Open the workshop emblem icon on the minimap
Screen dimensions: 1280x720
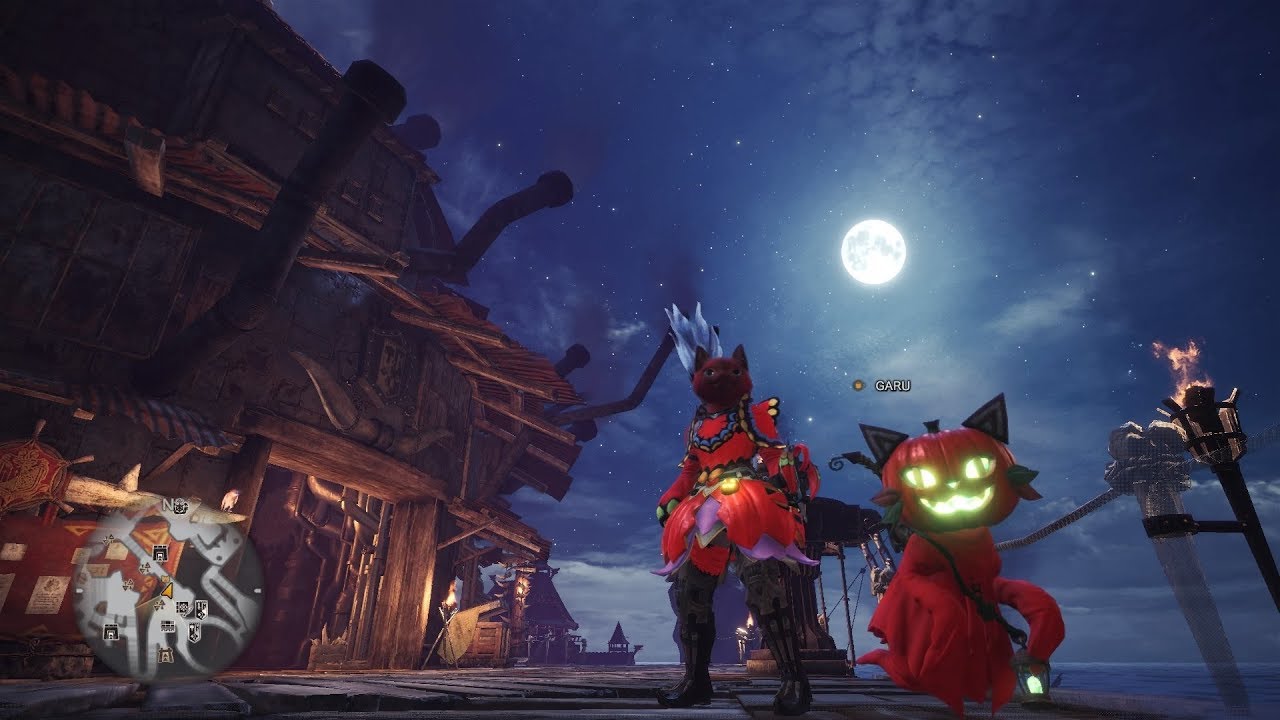point(182,608)
